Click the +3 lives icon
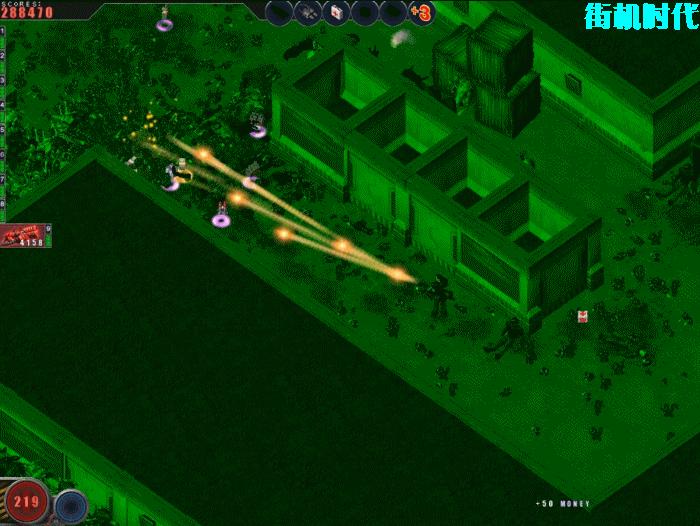Screen dimensions: 700x526 (x=421, y=13)
